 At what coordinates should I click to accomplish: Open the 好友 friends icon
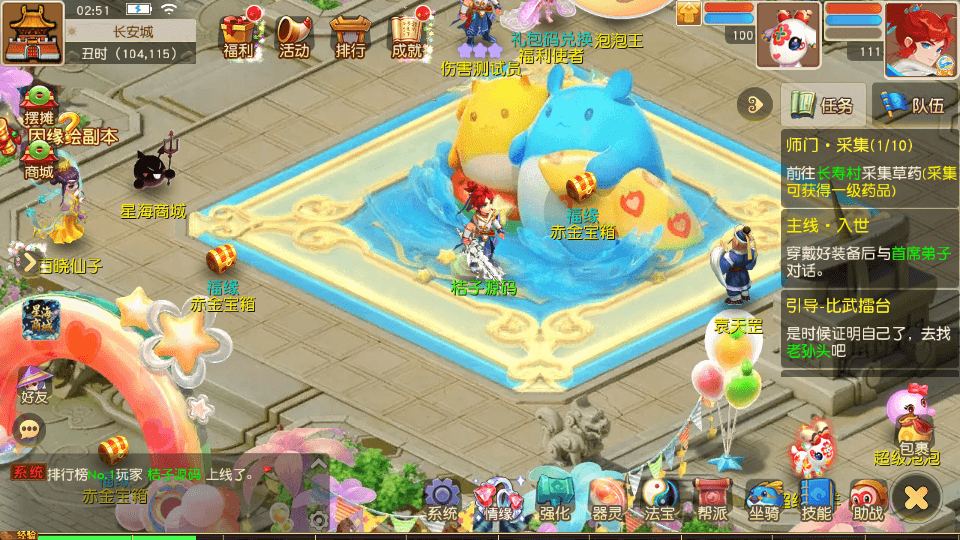(x=34, y=385)
